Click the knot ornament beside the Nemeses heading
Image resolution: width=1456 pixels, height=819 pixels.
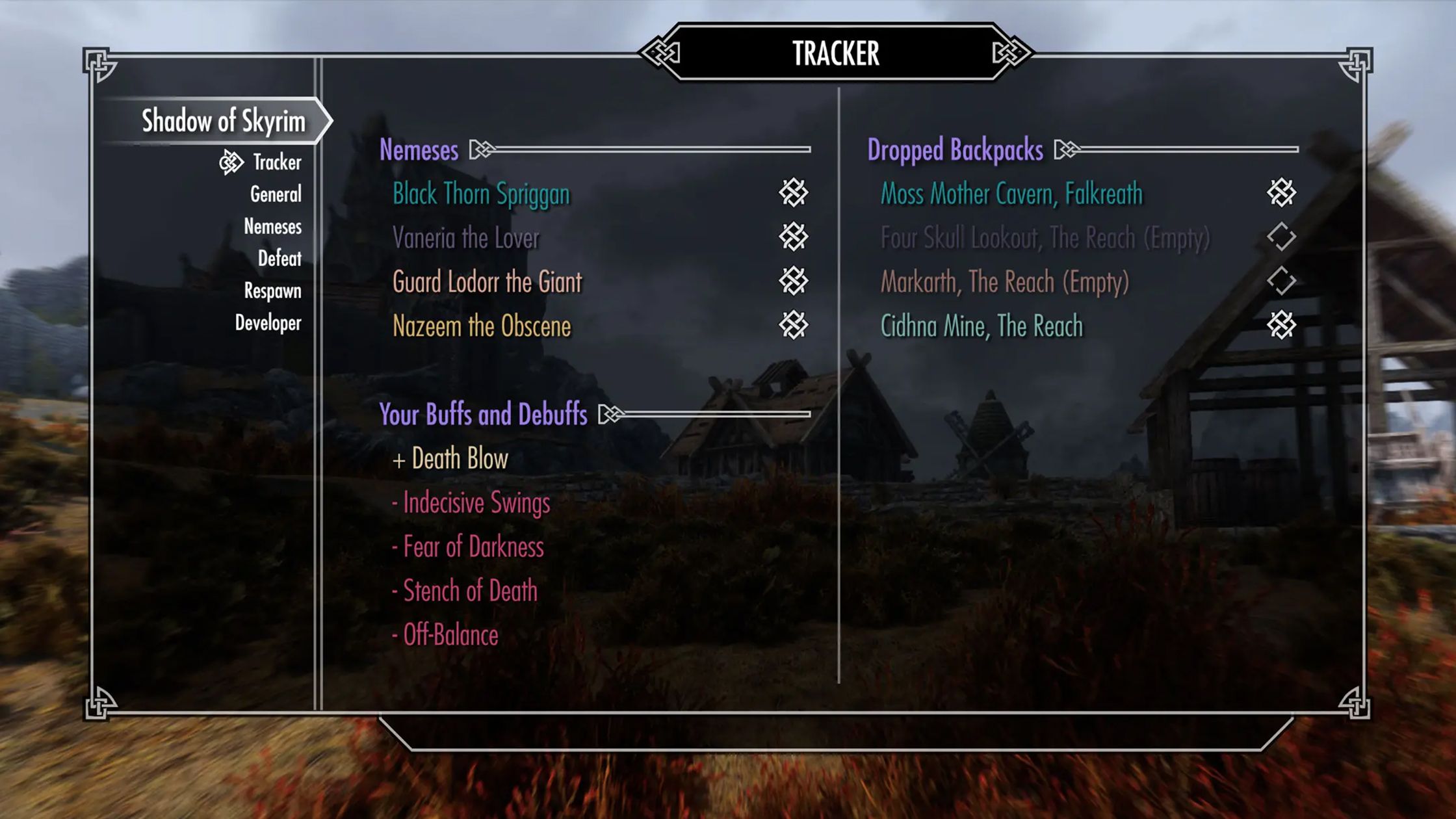click(480, 150)
